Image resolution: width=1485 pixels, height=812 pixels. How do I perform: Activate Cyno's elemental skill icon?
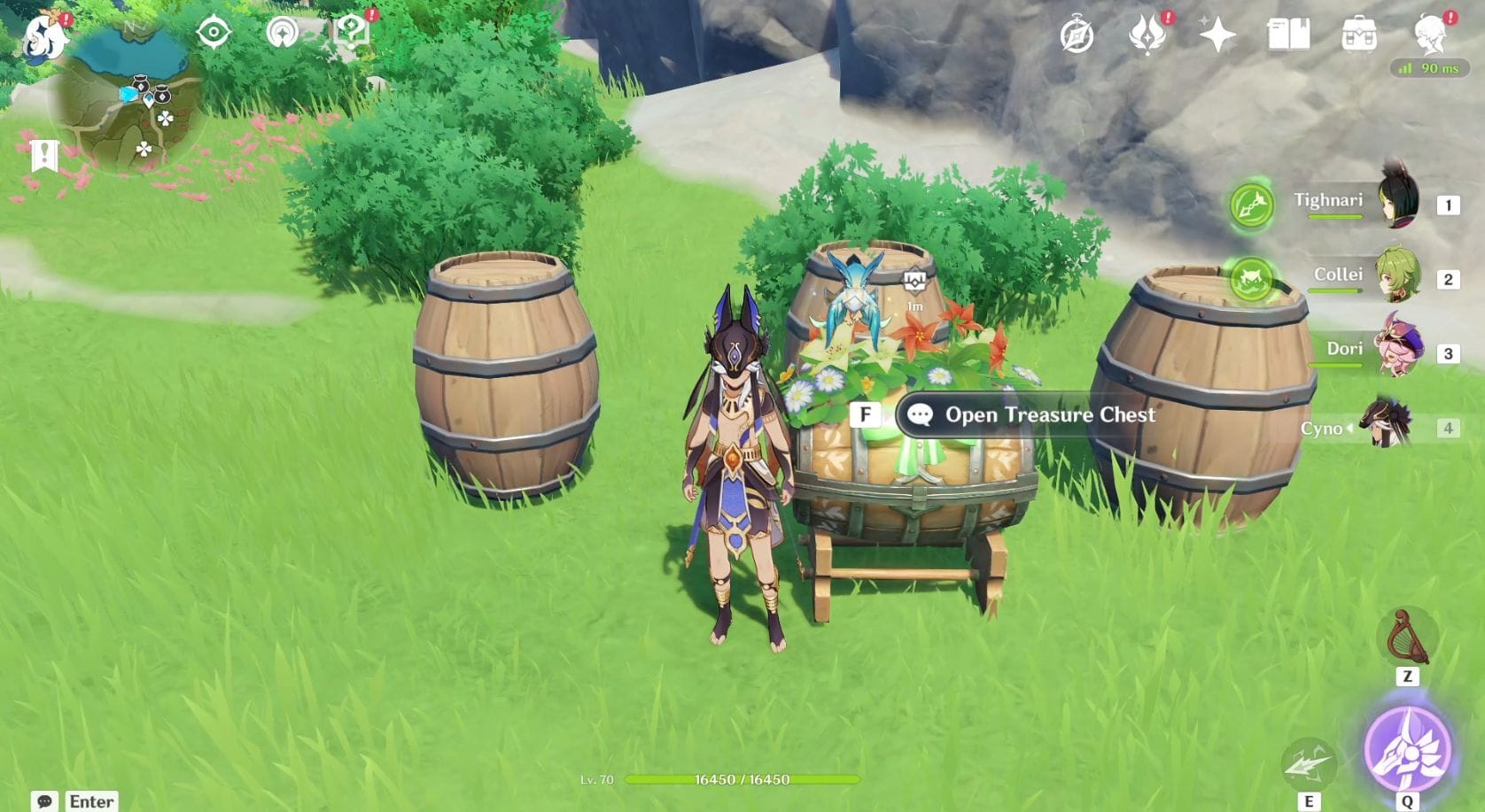pos(1309,763)
